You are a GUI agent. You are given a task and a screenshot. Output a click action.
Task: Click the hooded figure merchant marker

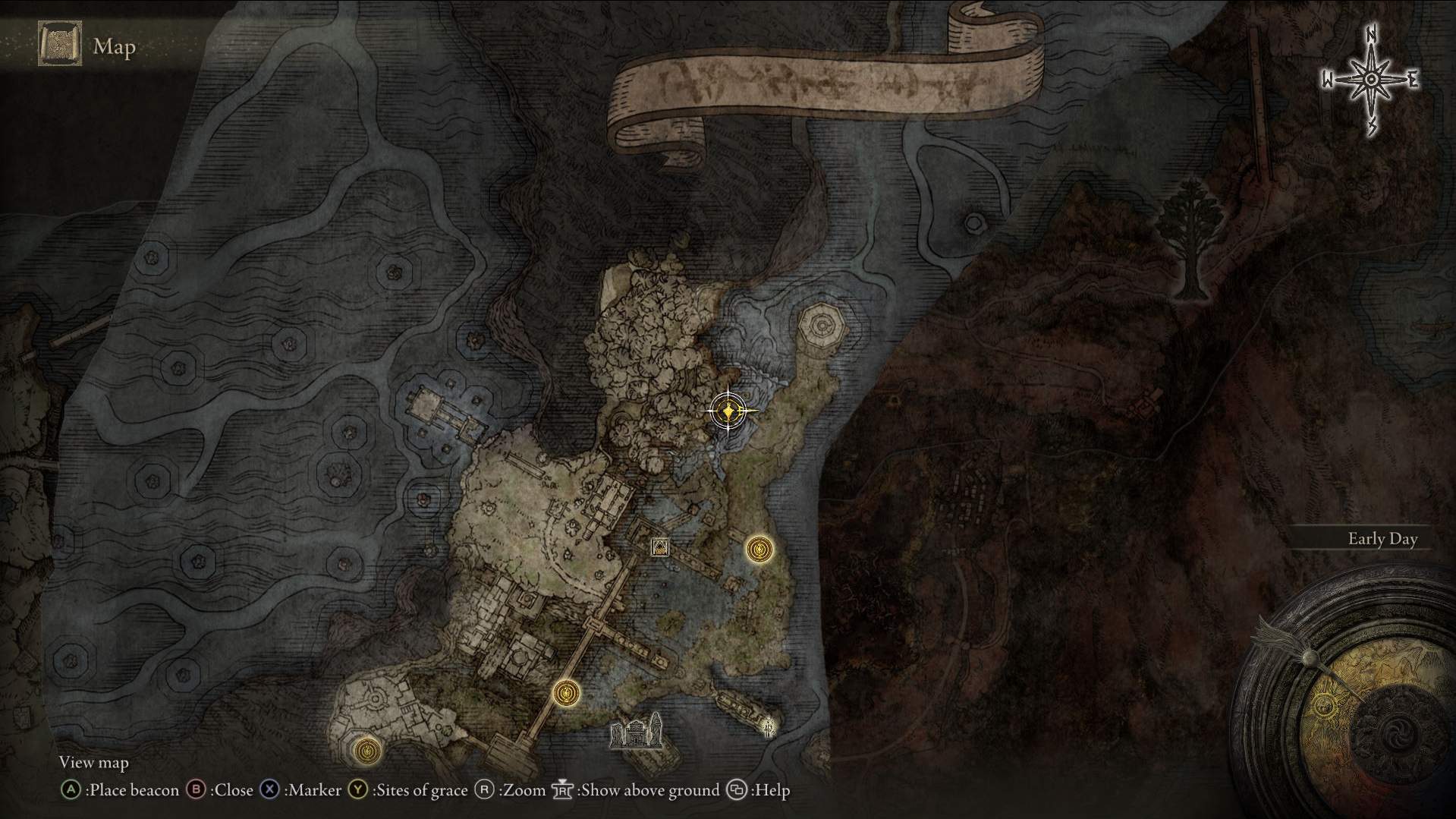(660, 547)
